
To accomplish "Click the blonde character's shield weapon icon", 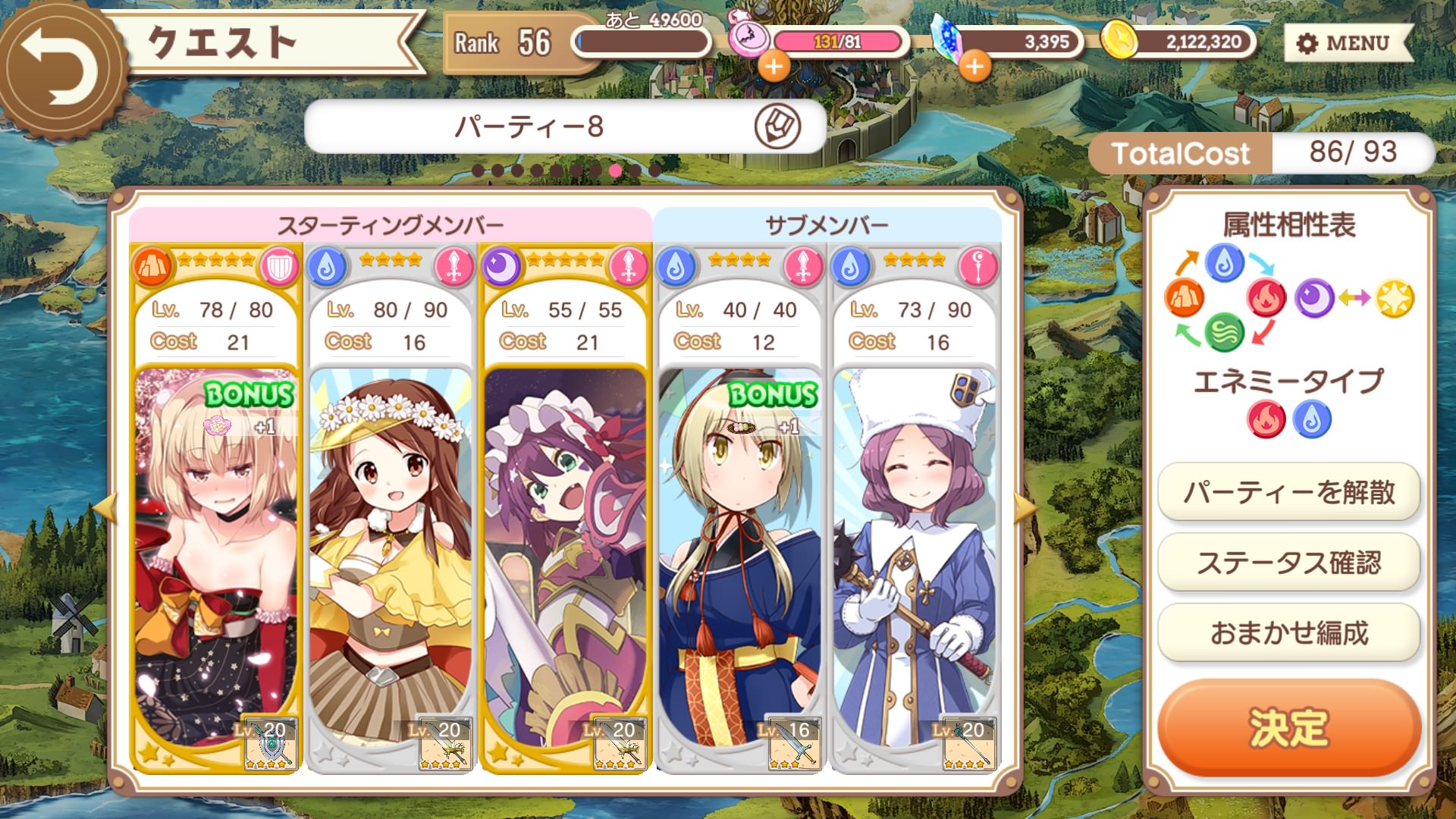I will click(x=270, y=743).
